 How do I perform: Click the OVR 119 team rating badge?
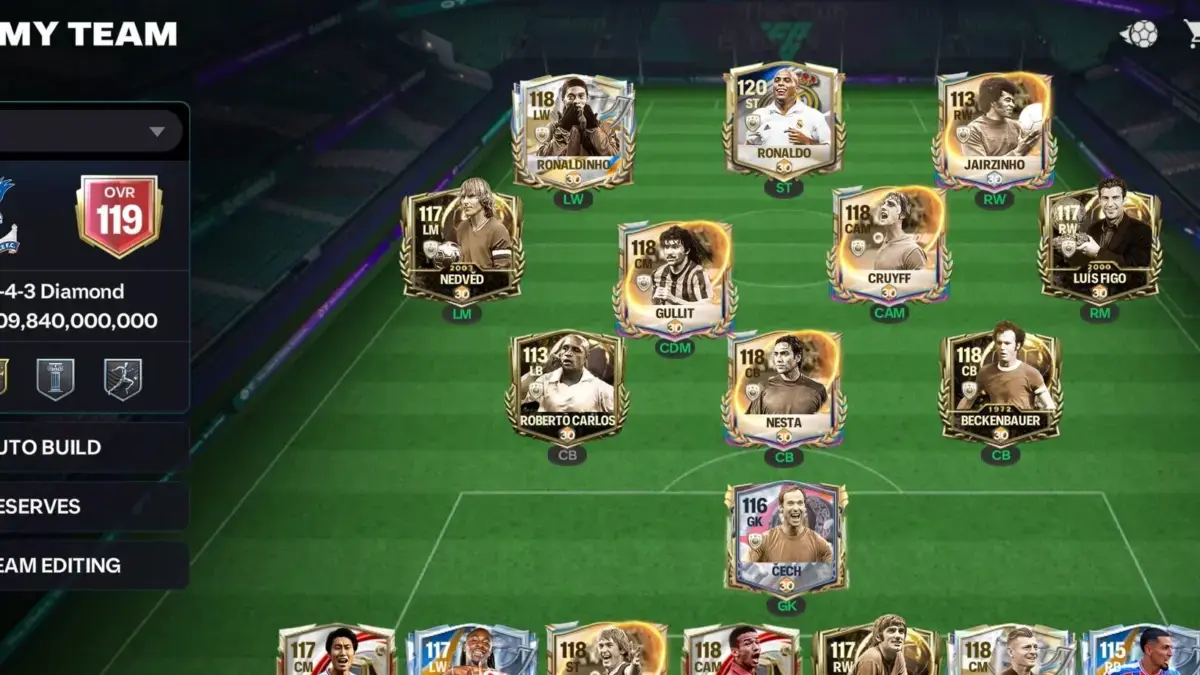(x=119, y=216)
